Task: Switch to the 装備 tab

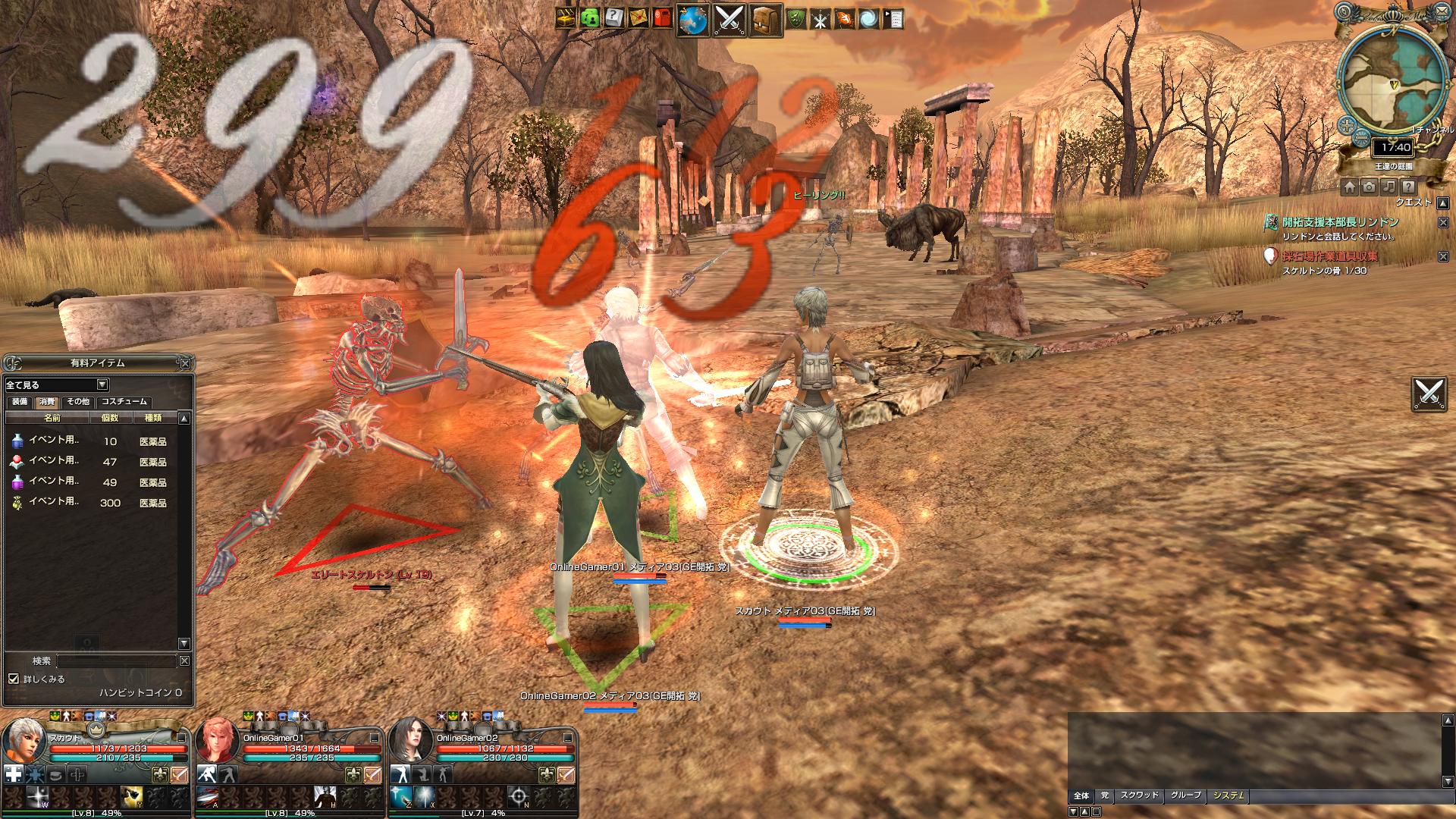Action: 19,402
